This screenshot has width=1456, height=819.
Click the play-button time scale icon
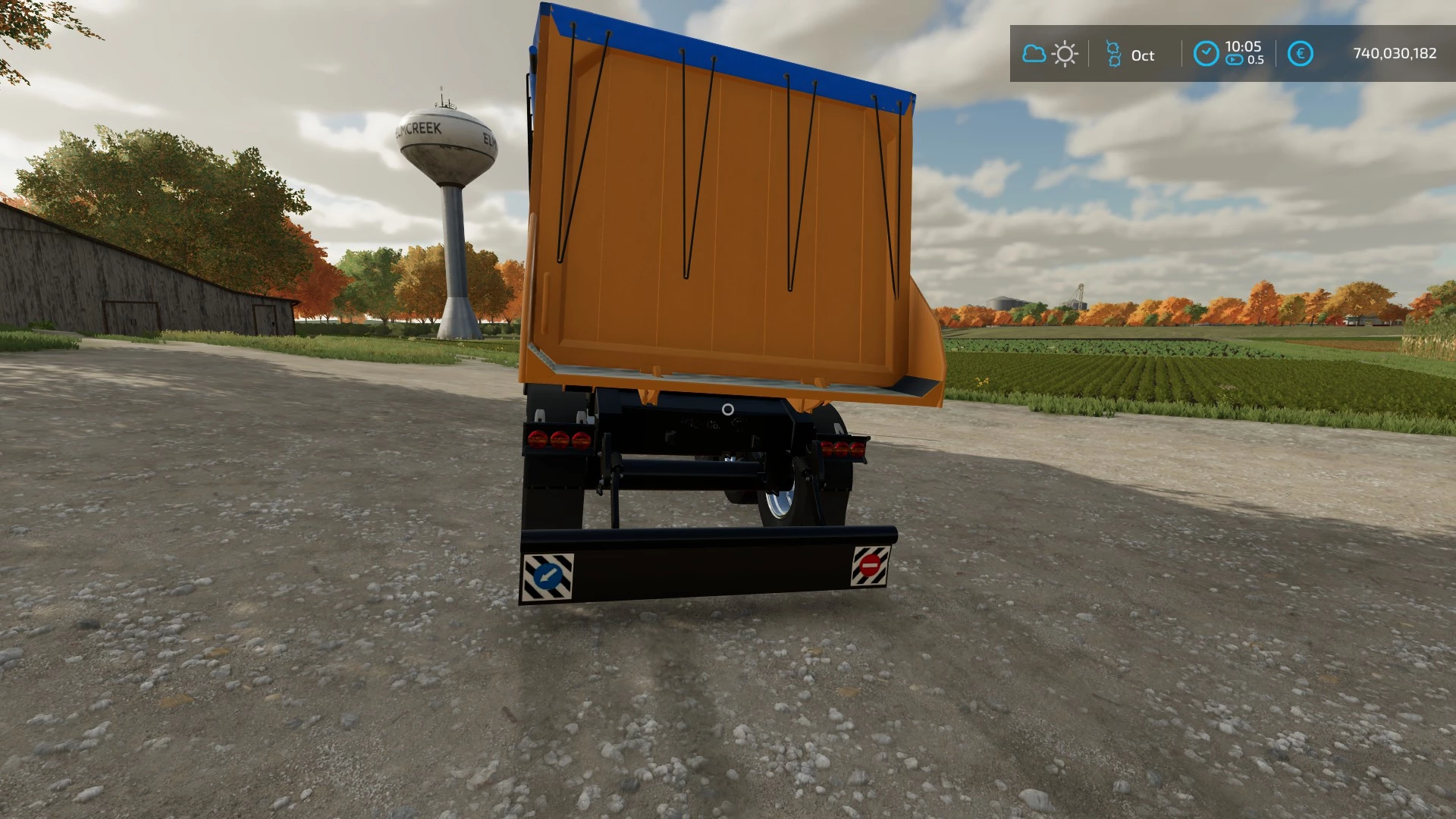pos(1234,59)
